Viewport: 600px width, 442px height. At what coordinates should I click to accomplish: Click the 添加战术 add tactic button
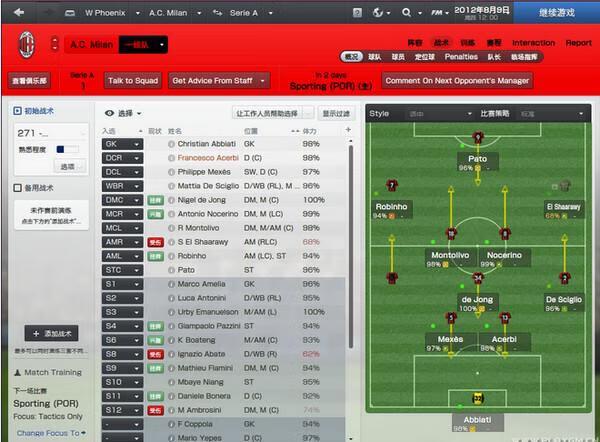(54, 333)
